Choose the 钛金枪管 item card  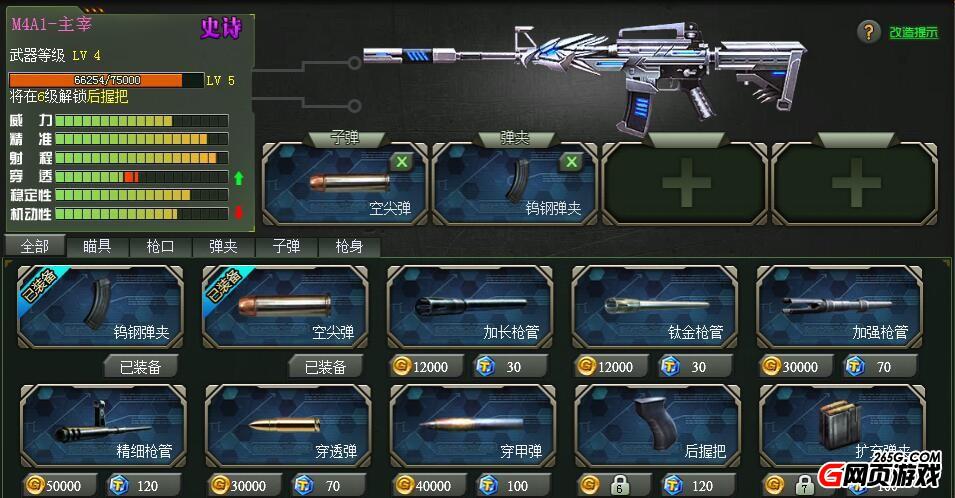point(655,306)
